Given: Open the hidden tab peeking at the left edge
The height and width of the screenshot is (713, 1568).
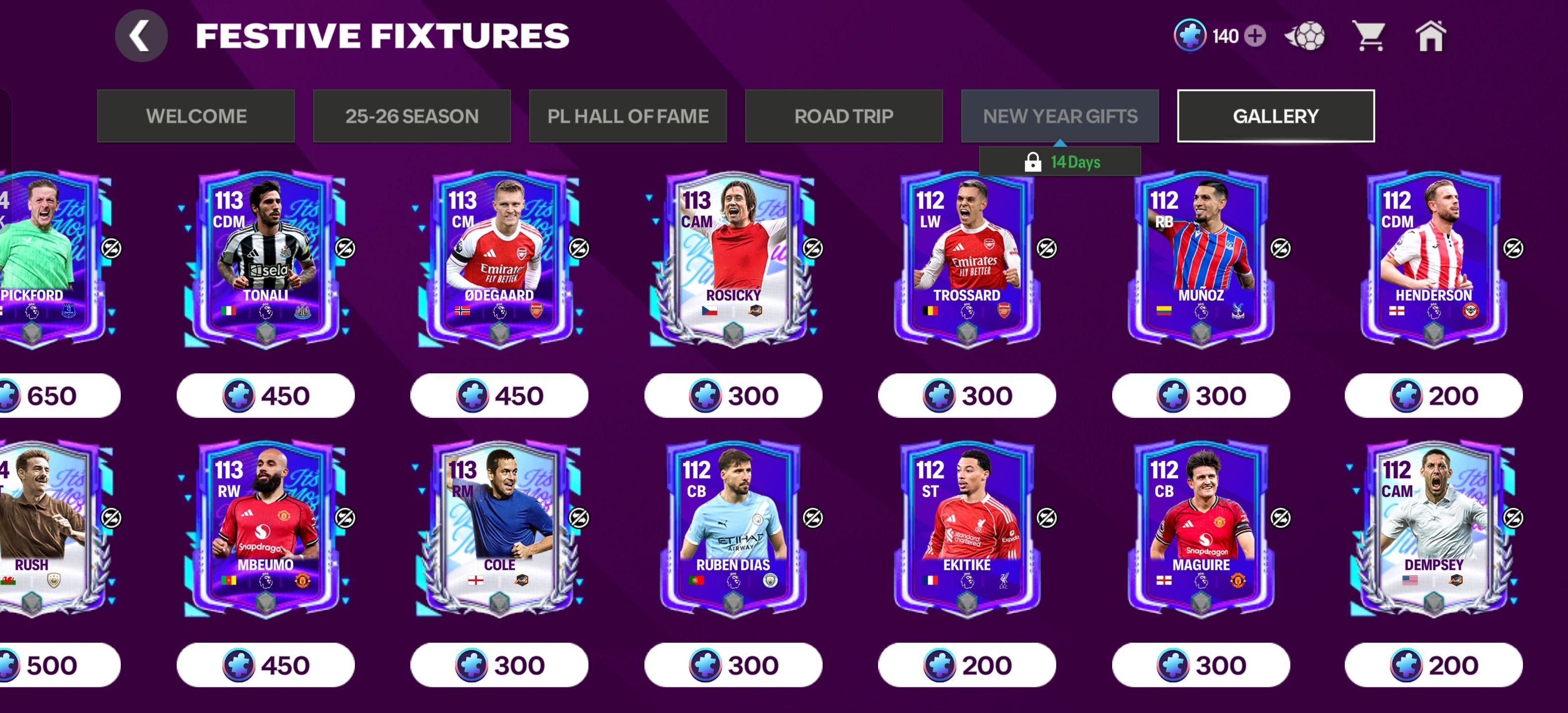Looking at the screenshot, I should [5, 116].
